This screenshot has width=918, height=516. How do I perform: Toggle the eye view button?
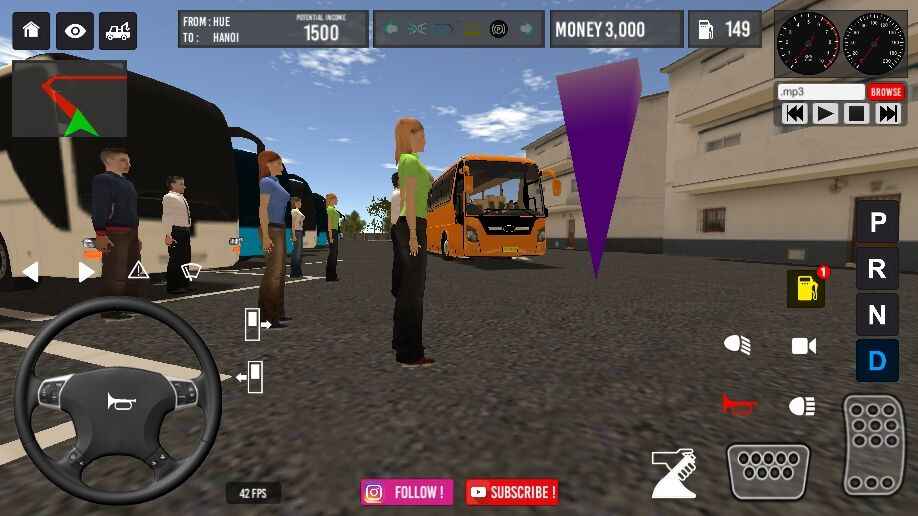(x=75, y=30)
